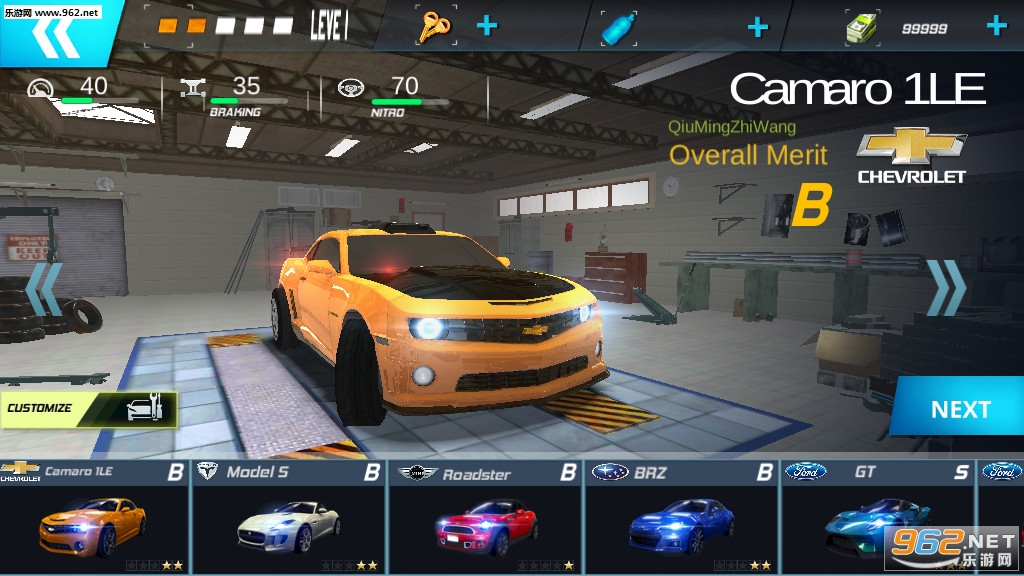Viewport: 1024px width, 576px height.
Task: Pick the Roadster car tile
Action: click(486, 516)
